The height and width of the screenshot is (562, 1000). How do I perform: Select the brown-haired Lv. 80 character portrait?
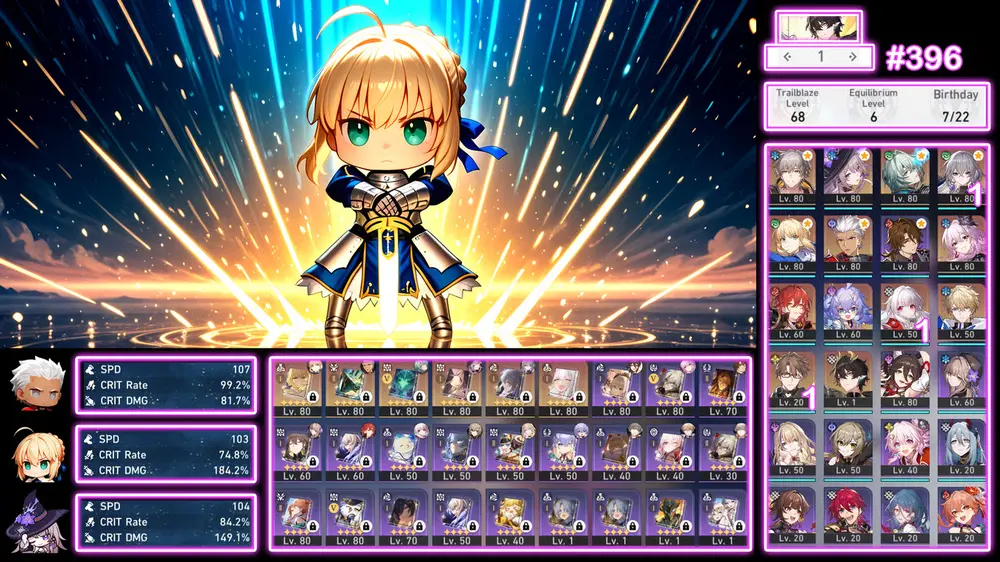908,243
